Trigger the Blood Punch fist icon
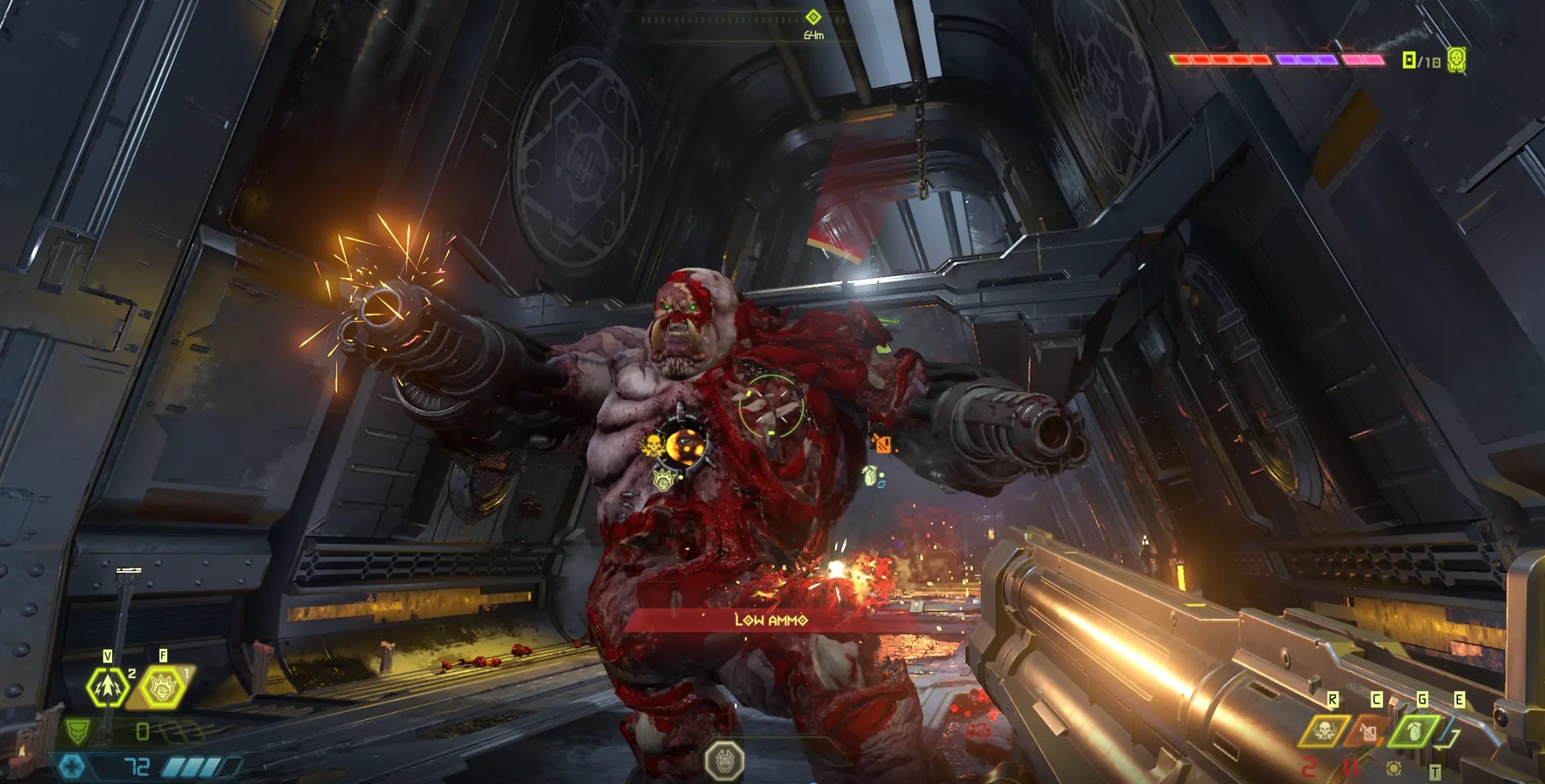This screenshot has width=1545, height=784. (x=162, y=688)
